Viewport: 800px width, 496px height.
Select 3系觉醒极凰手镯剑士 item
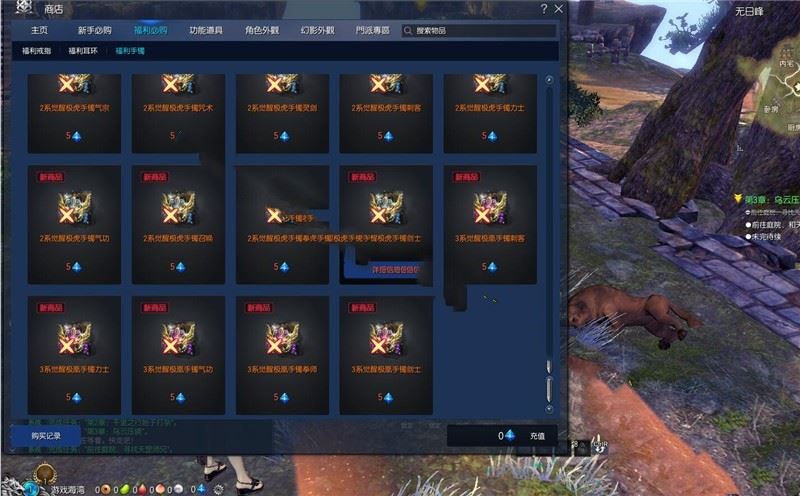pyautogui.click(x=385, y=354)
